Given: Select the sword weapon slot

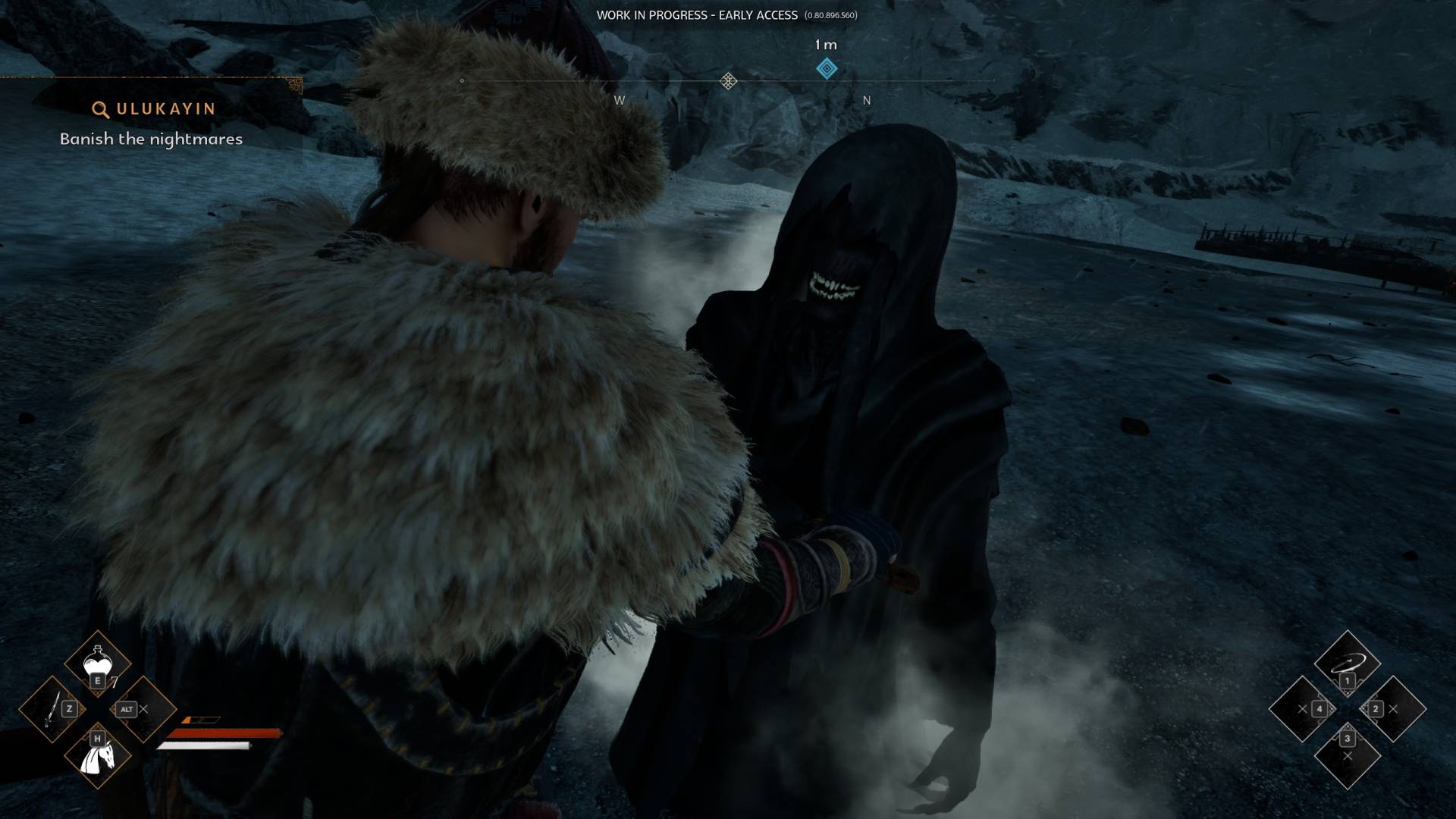Looking at the screenshot, I should point(52,710).
